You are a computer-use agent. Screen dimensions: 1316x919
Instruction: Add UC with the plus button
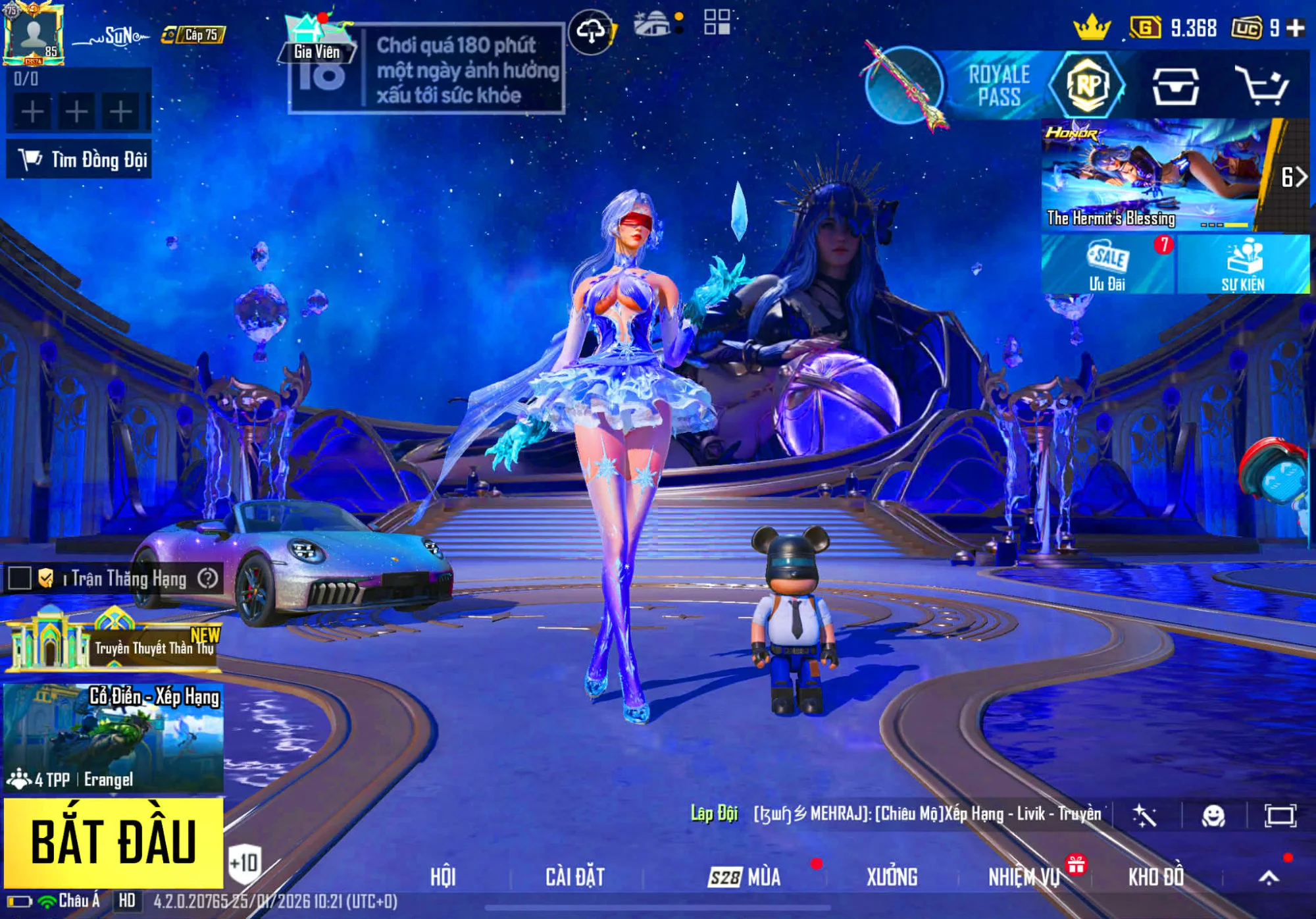[1296, 28]
